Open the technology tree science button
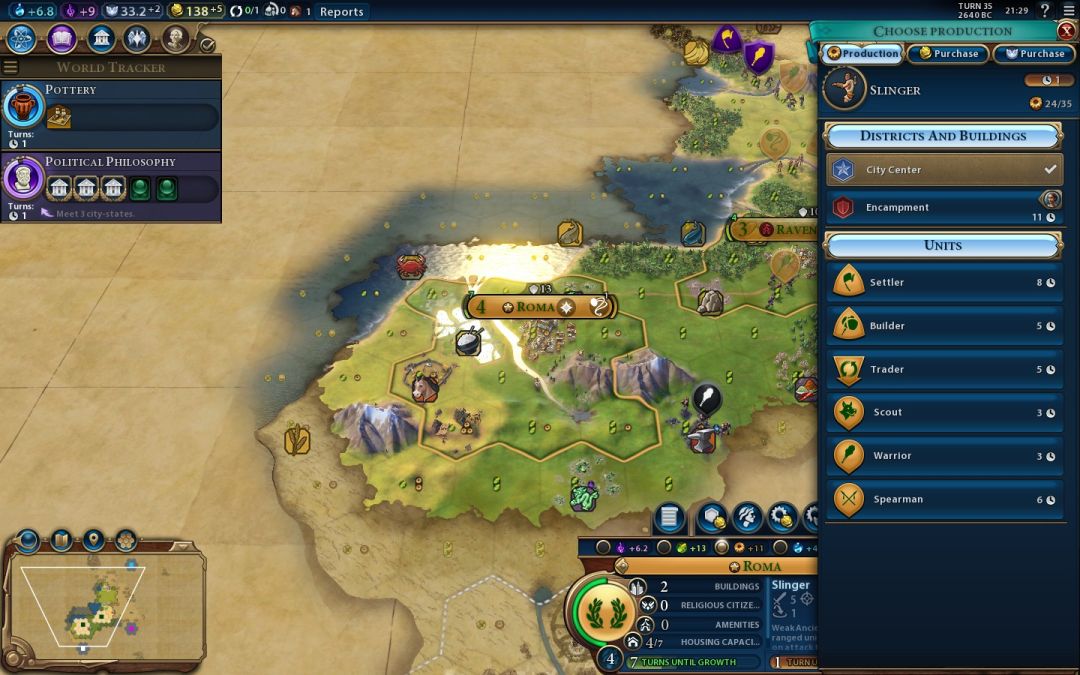 tap(23, 40)
